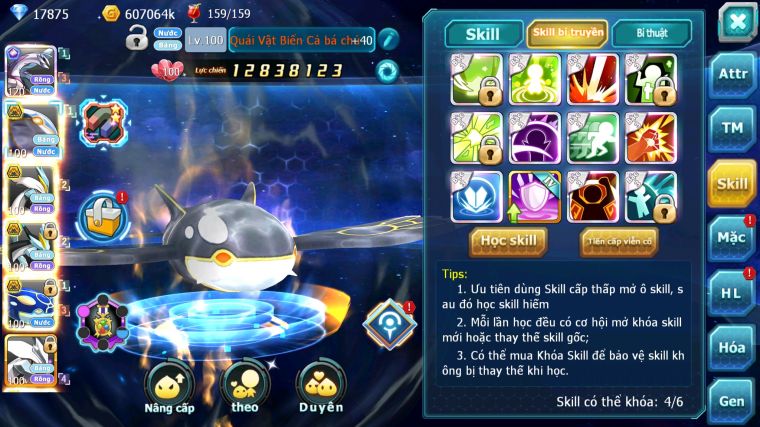This screenshot has width=760, height=427.
Task: Open the yellow padlock lock feature icon
Action: tap(103, 214)
